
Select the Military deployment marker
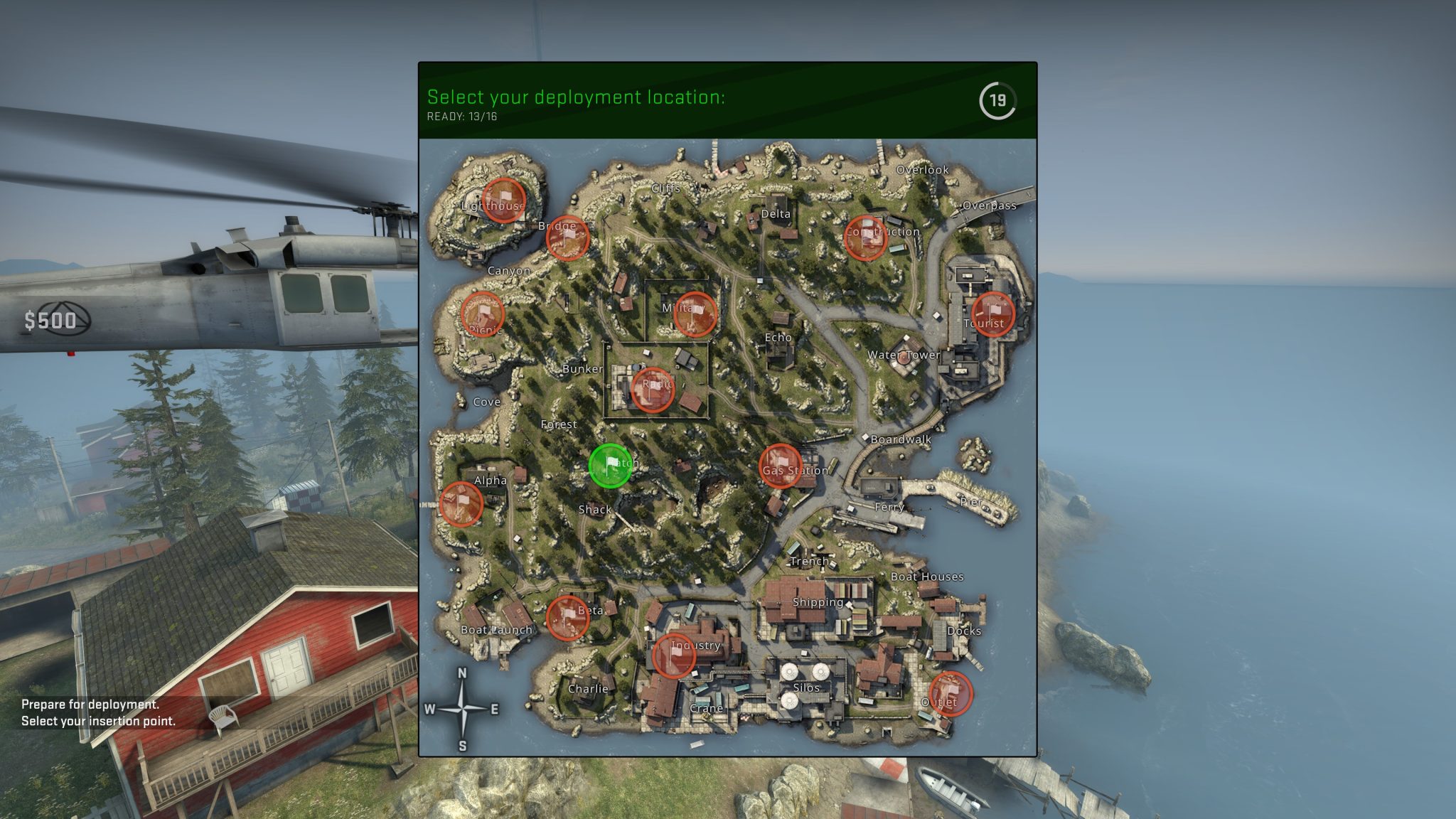point(695,314)
